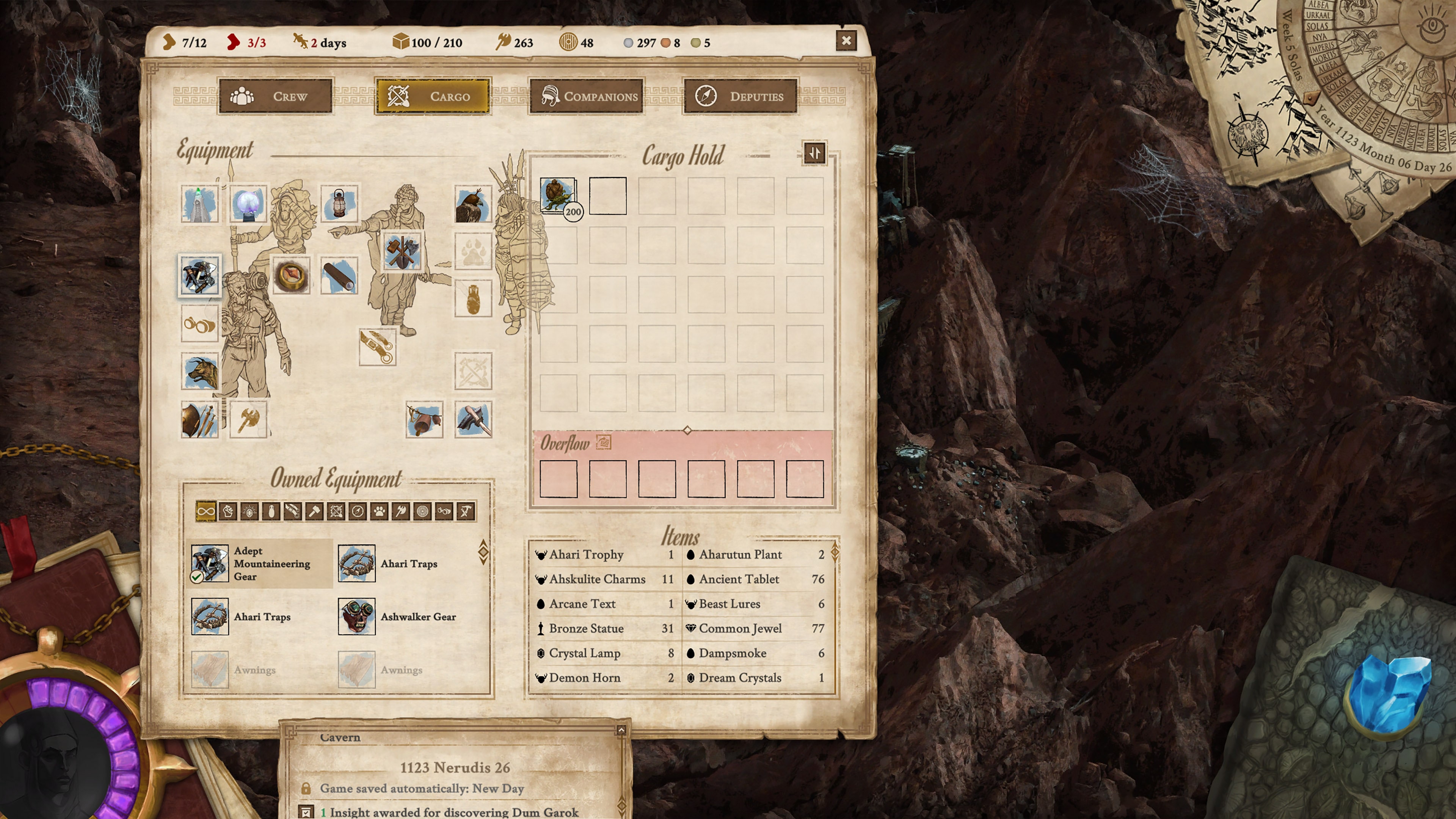Filter owned equipment by paw print category
The image size is (1456, 819).
tap(379, 511)
